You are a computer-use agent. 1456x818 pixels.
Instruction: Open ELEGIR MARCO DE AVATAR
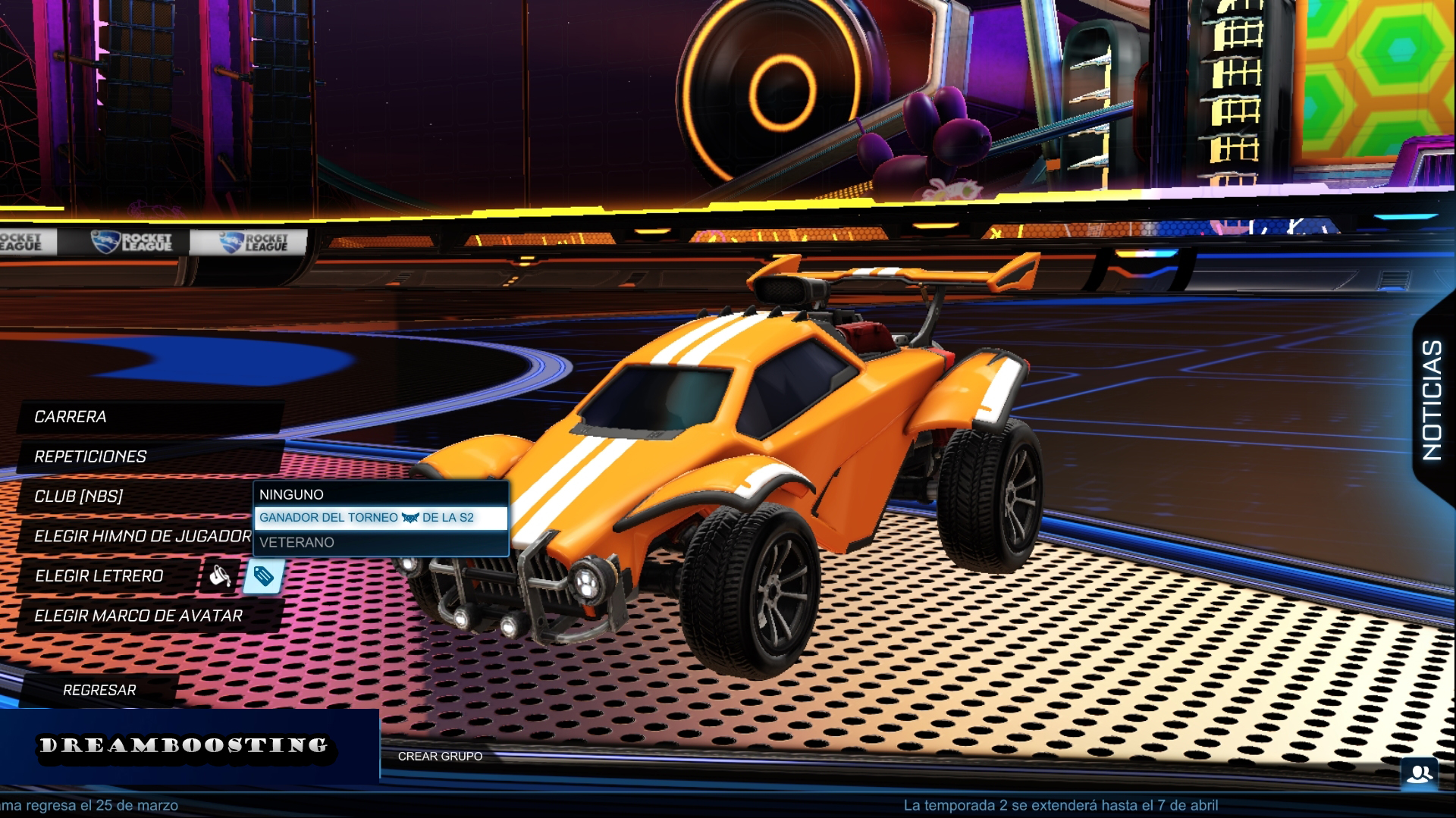click(139, 616)
